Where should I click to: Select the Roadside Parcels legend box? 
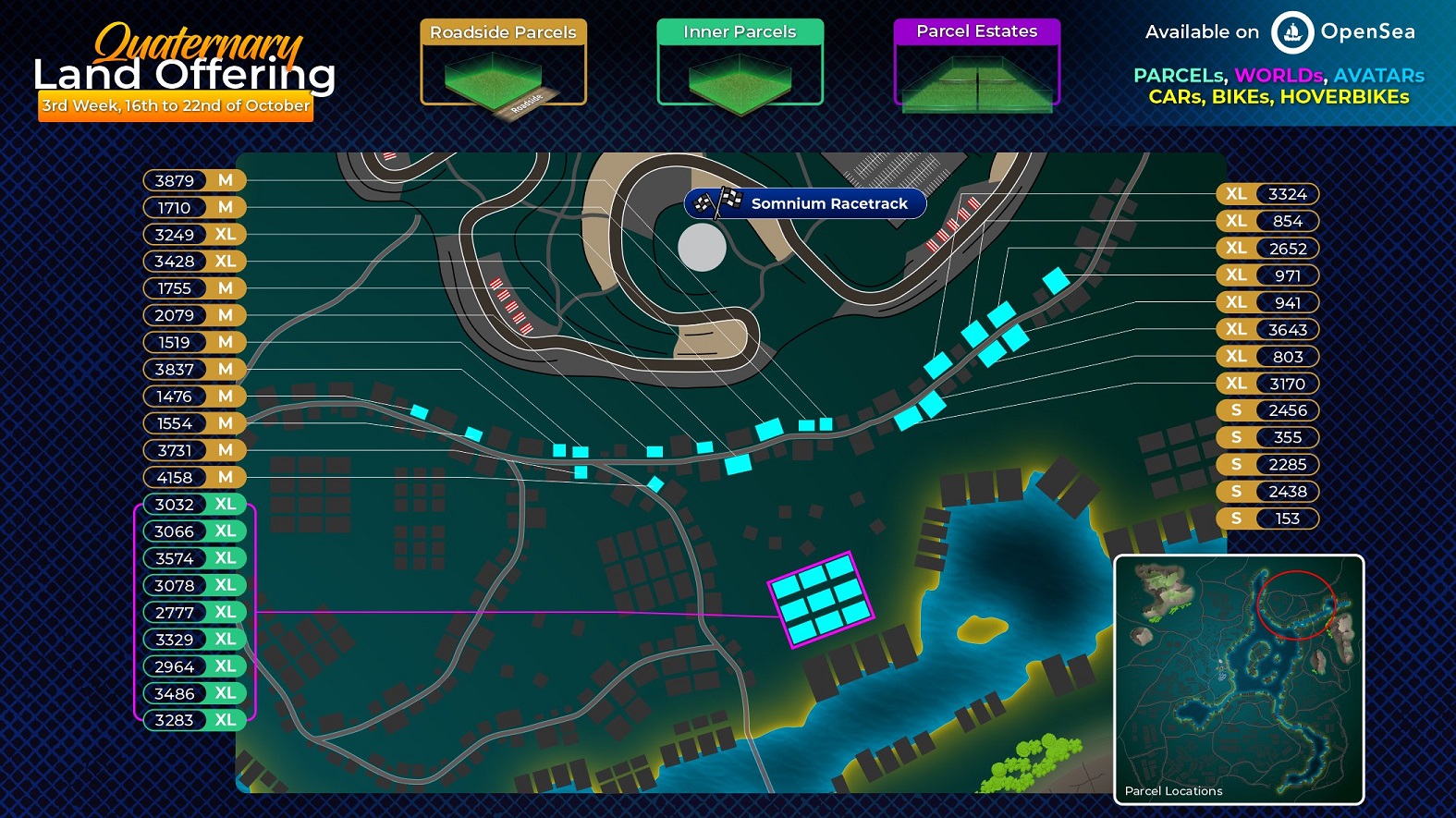point(503,62)
